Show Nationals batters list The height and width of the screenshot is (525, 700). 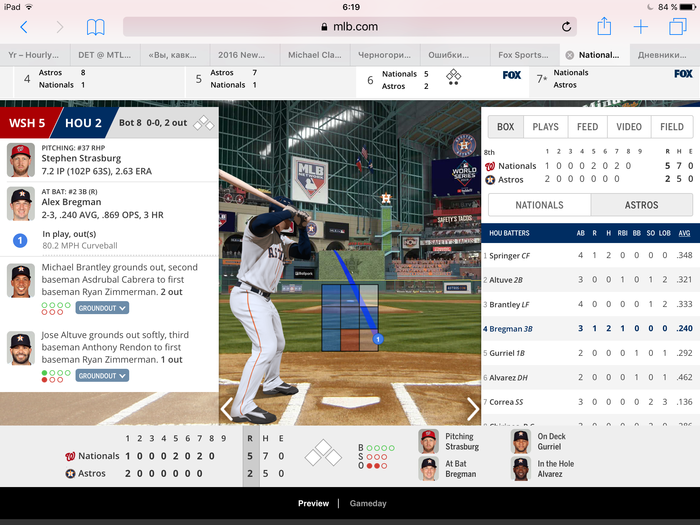tap(539, 205)
